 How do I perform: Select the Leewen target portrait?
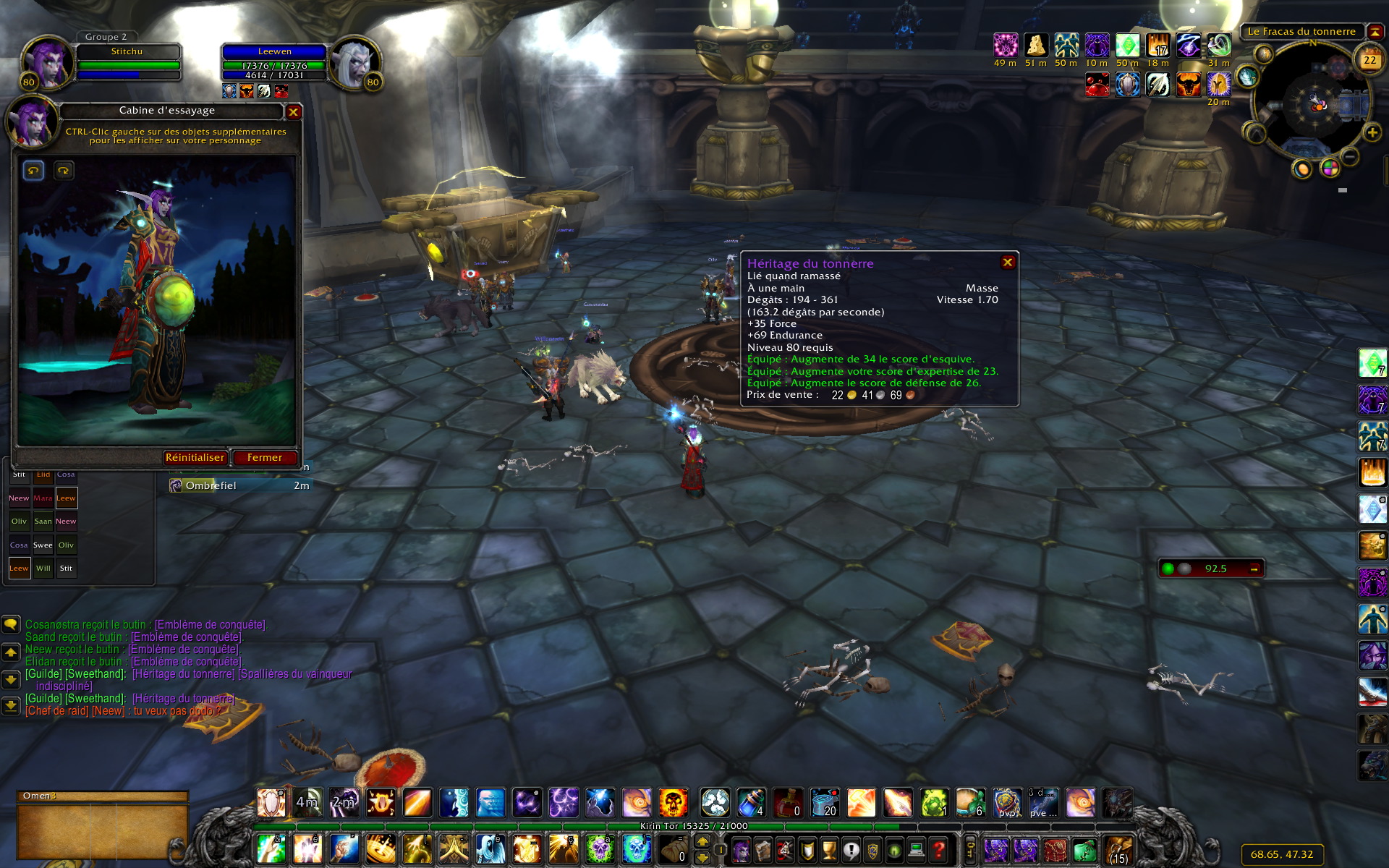(x=354, y=63)
